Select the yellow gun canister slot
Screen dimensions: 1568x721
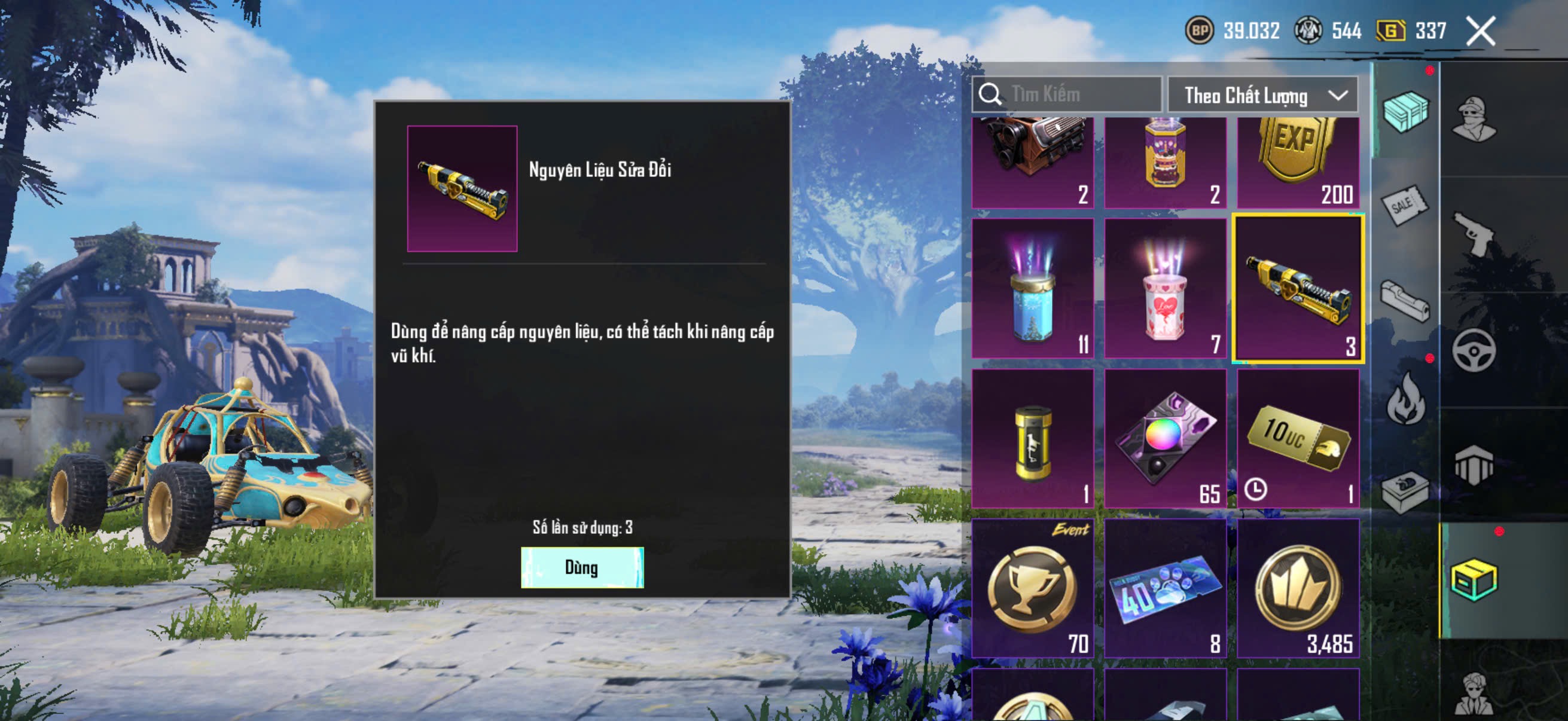tap(1032, 438)
